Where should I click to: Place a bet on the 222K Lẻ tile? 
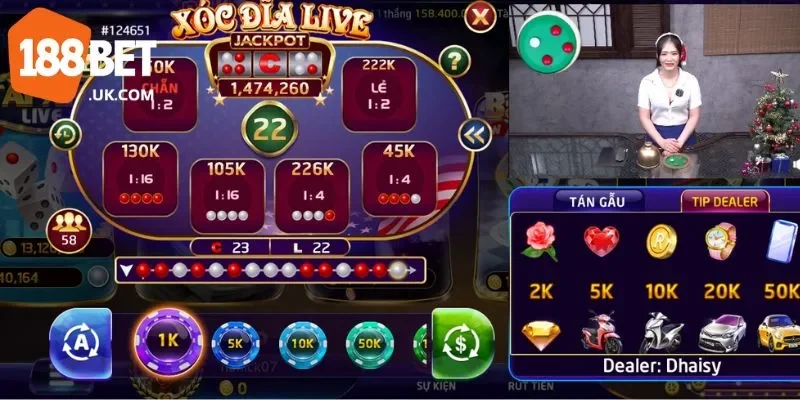(x=379, y=93)
